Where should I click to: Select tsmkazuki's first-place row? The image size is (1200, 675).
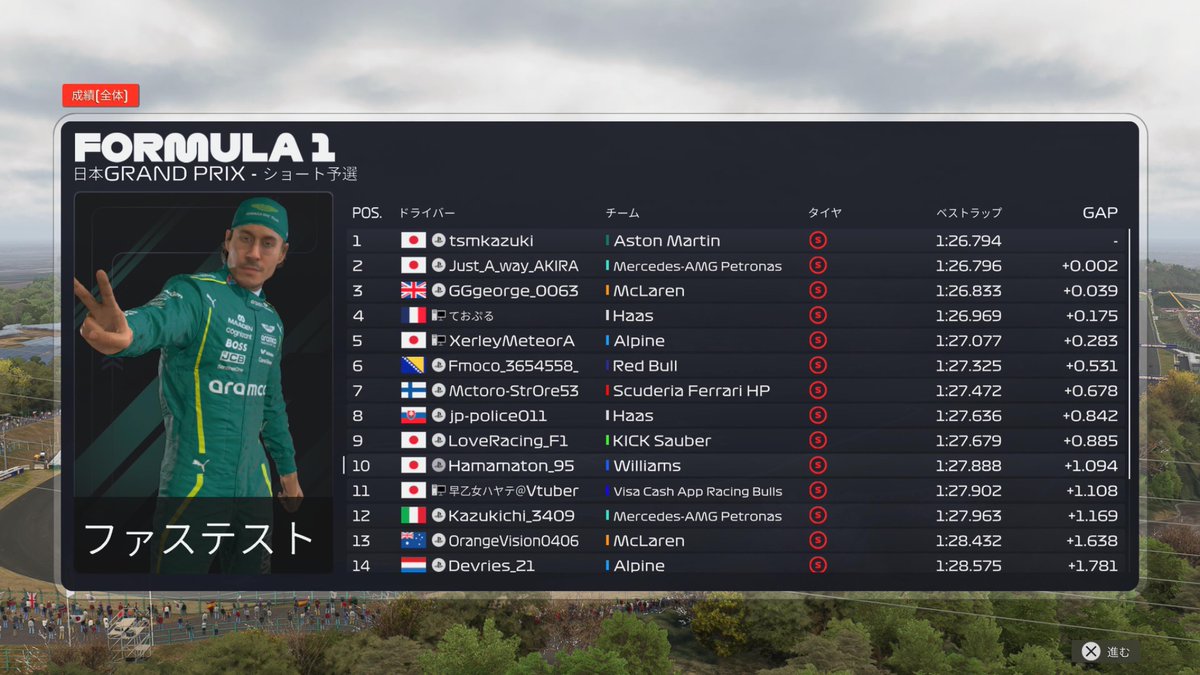click(736, 241)
